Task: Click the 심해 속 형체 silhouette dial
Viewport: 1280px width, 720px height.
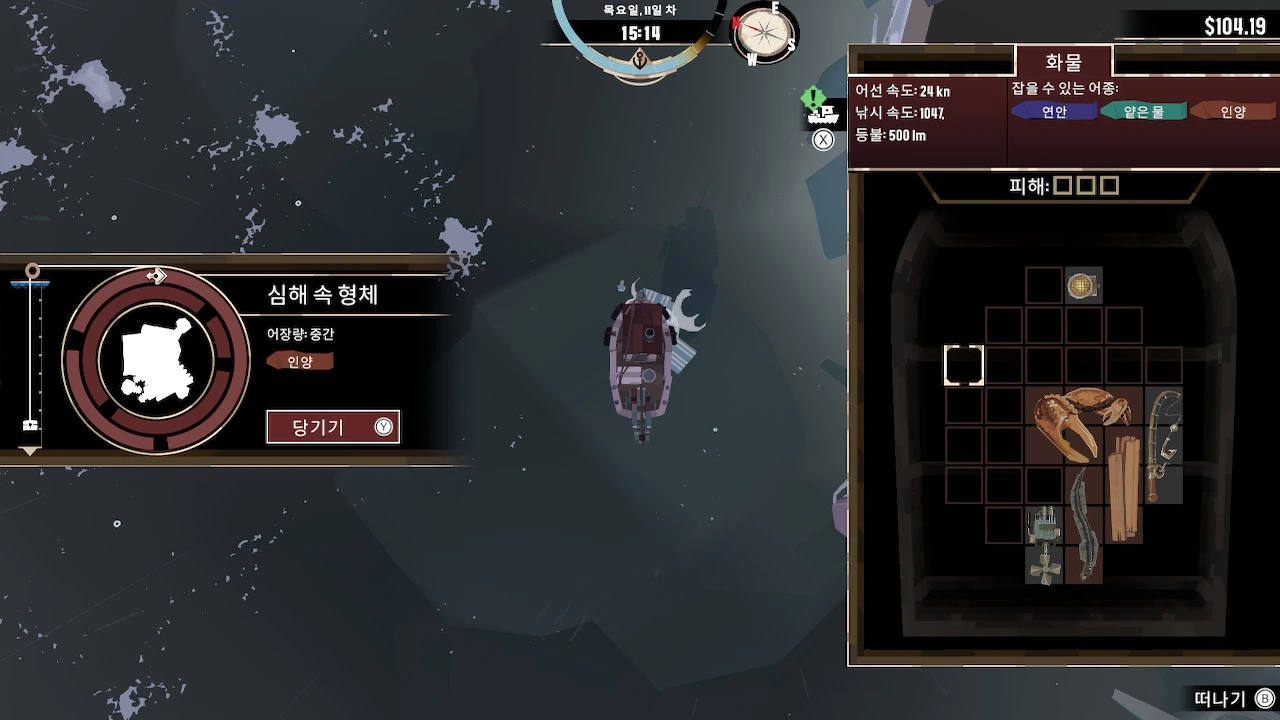Action: [x=156, y=360]
